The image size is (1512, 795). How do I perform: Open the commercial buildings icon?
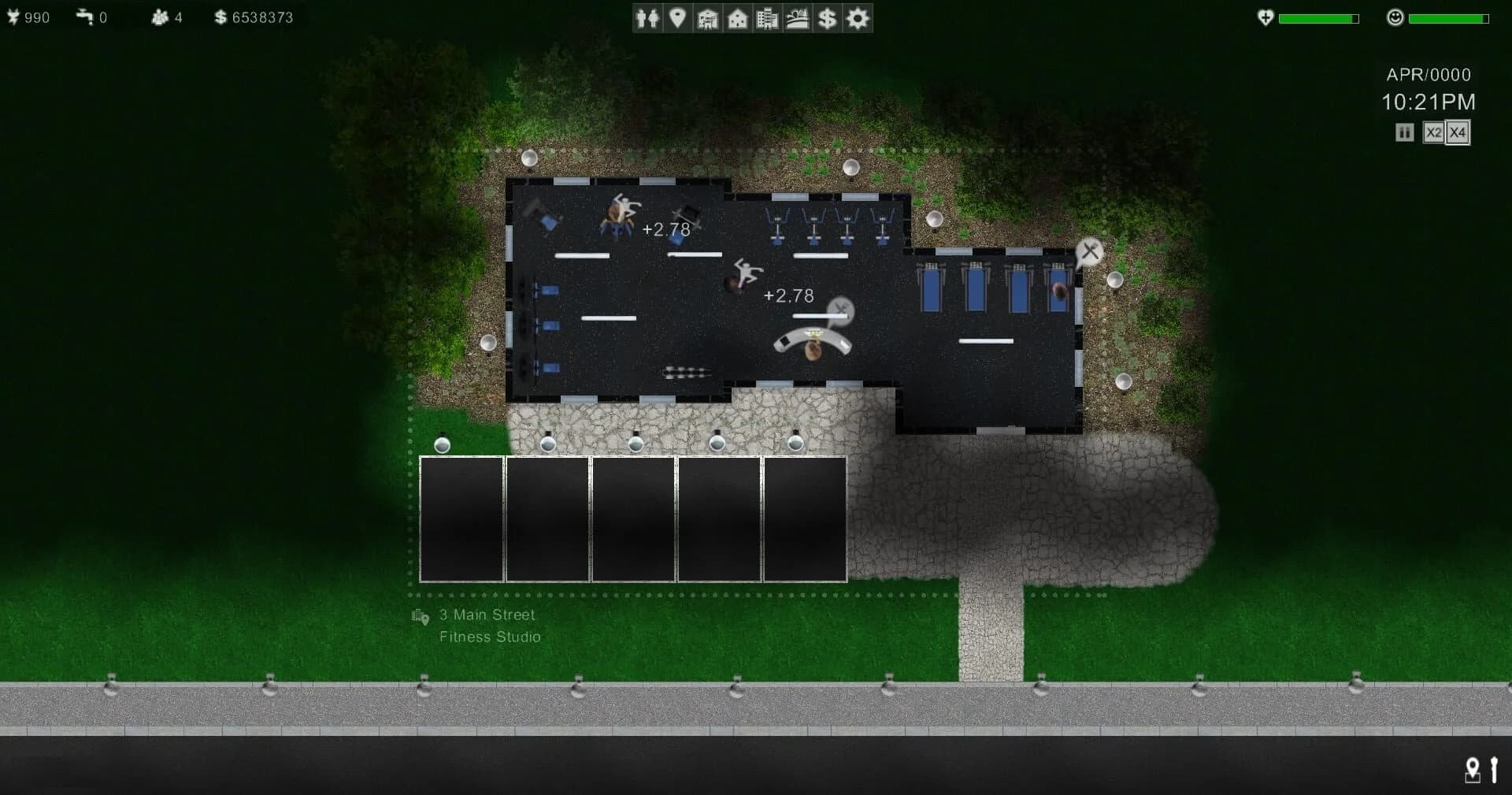[766, 17]
